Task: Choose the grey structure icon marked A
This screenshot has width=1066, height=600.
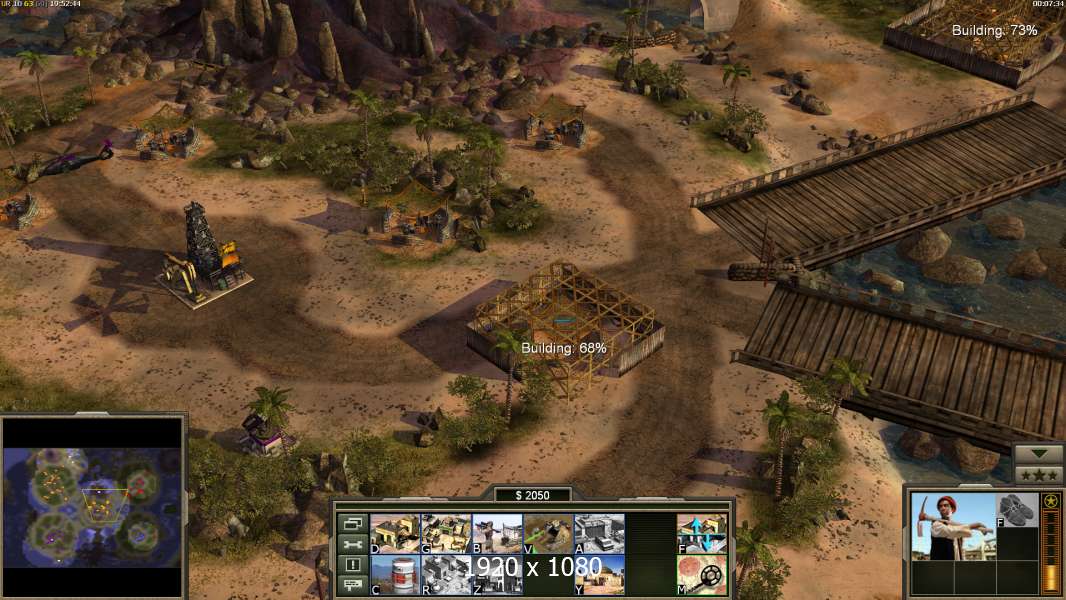Action: [599, 533]
